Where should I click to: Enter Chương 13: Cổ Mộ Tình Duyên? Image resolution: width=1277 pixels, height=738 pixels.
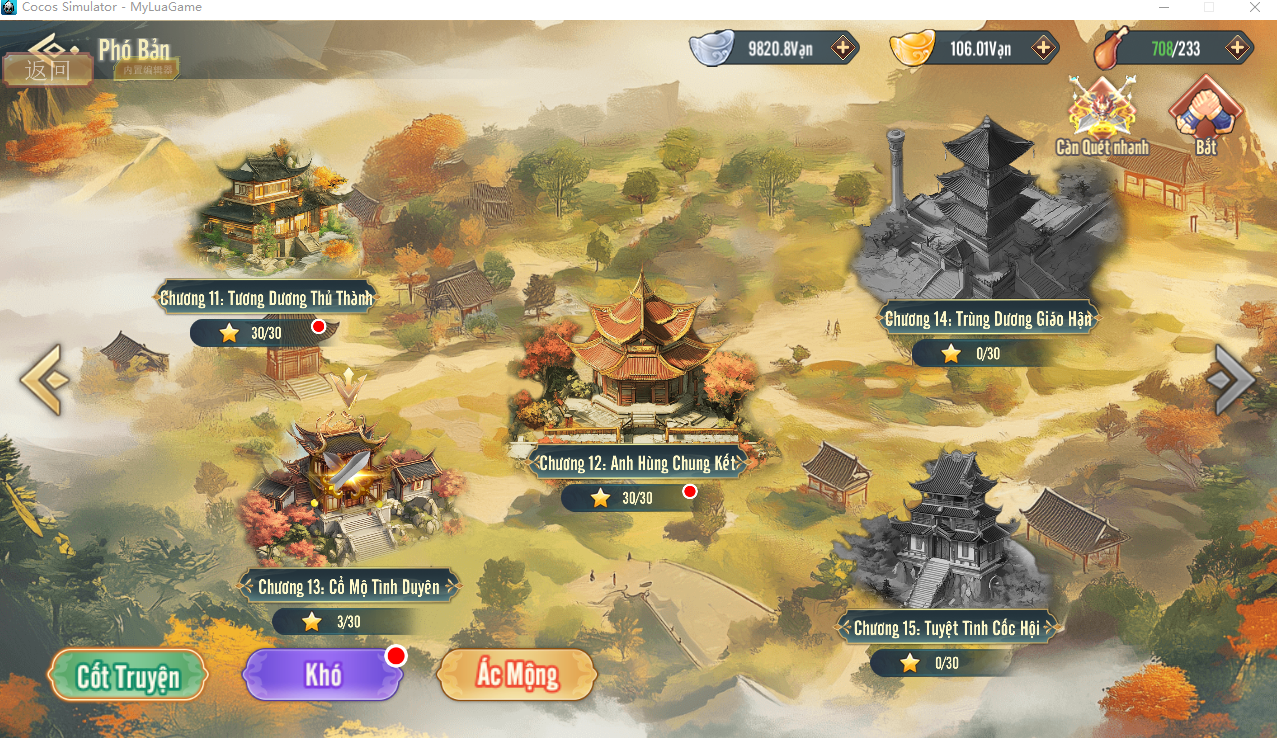tap(348, 587)
